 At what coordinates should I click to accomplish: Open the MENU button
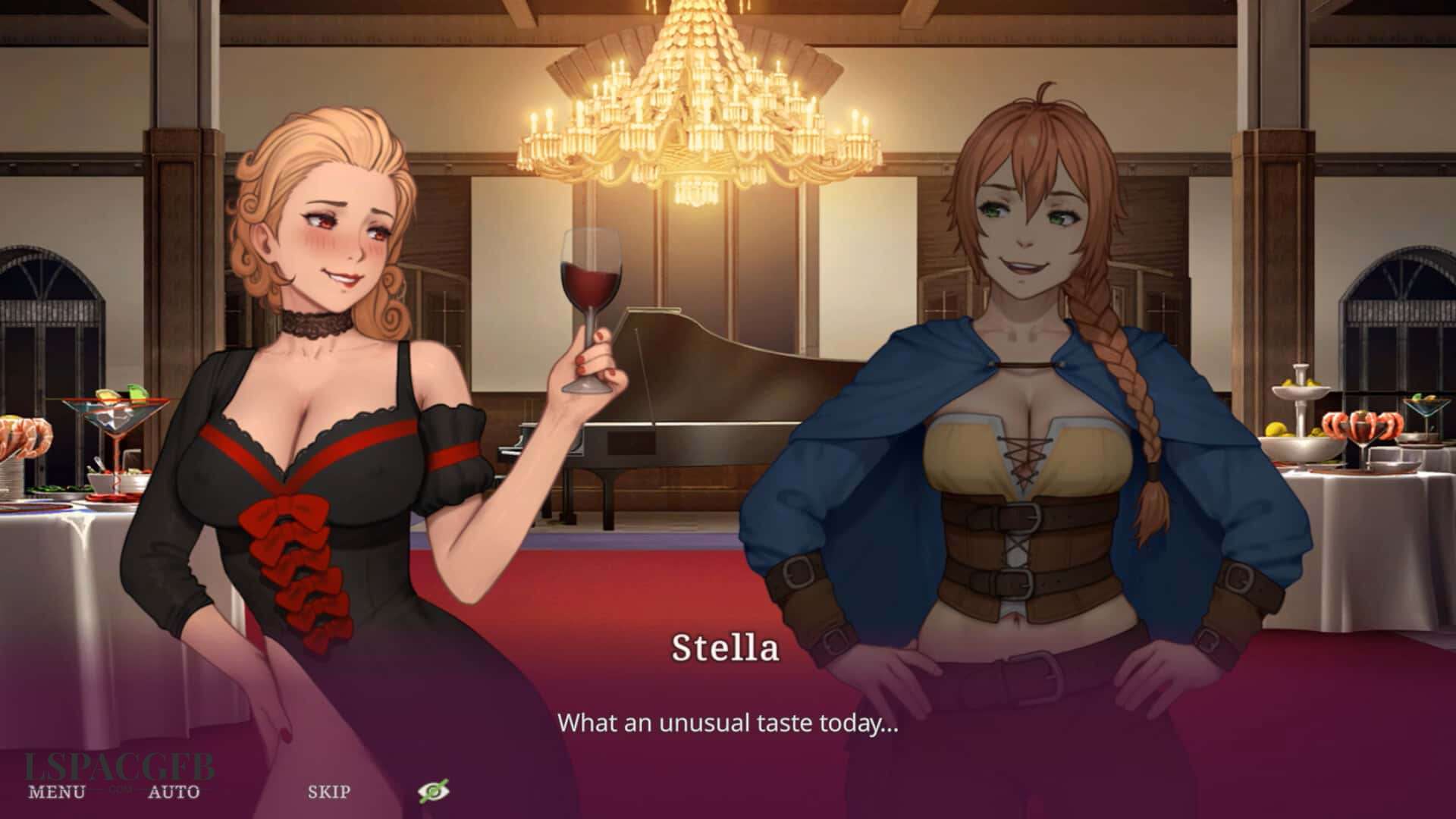coord(57,792)
